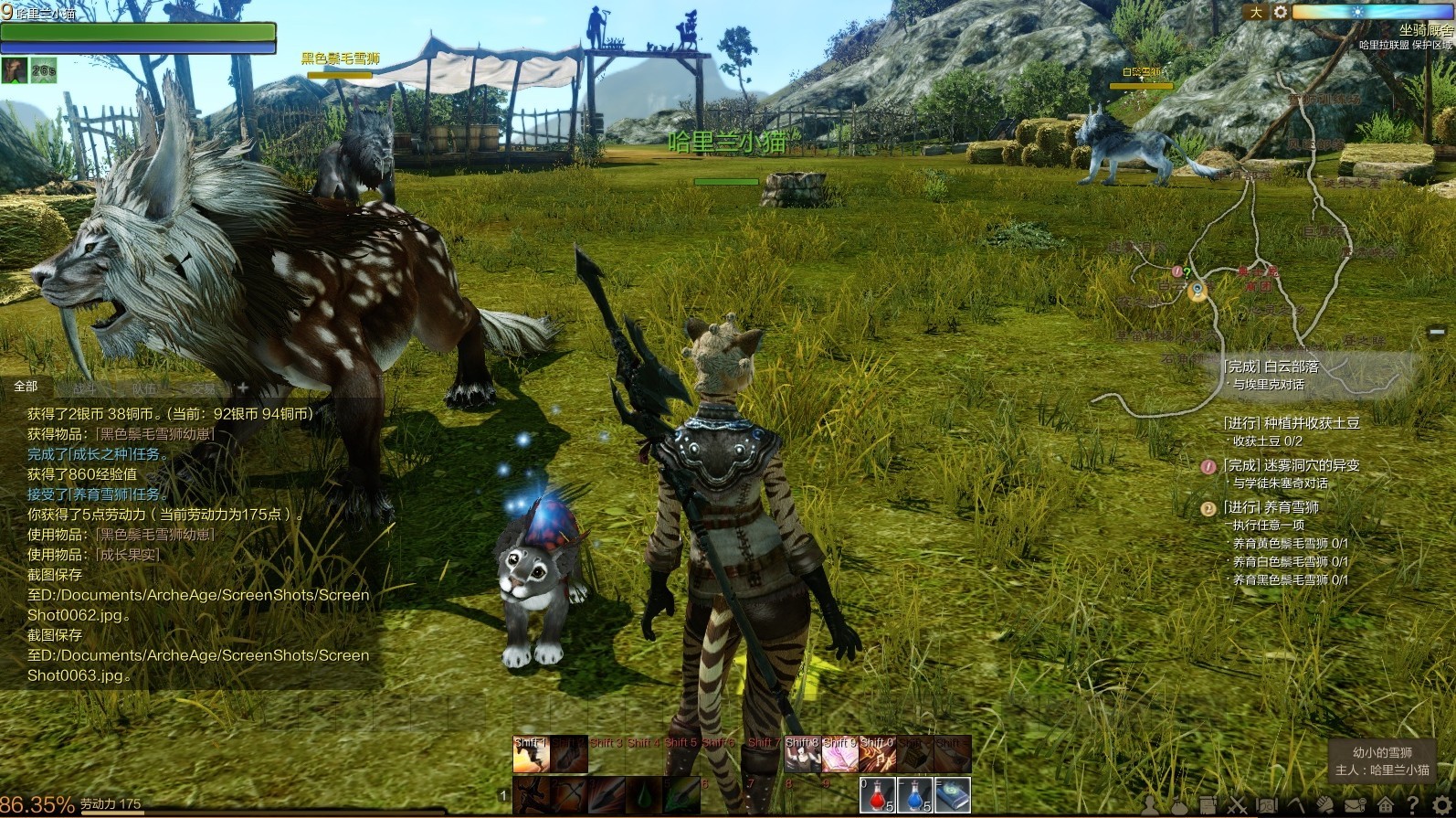The width and height of the screenshot is (1456, 818).
Task: Activate the blue book item slot
Action: click(x=952, y=794)
